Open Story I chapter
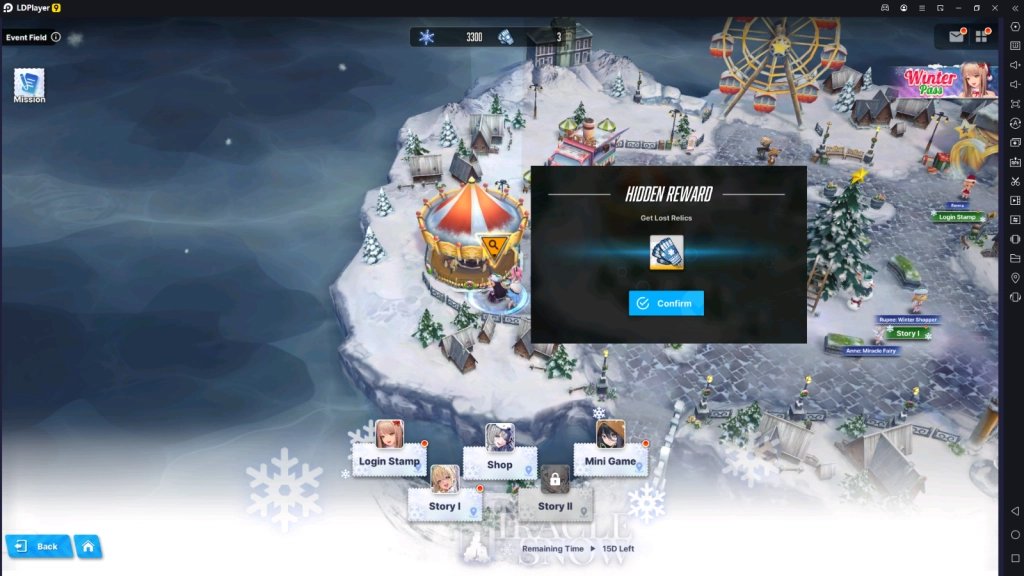The height and width of the screenshot is (576, 1024). pos(445,505)
